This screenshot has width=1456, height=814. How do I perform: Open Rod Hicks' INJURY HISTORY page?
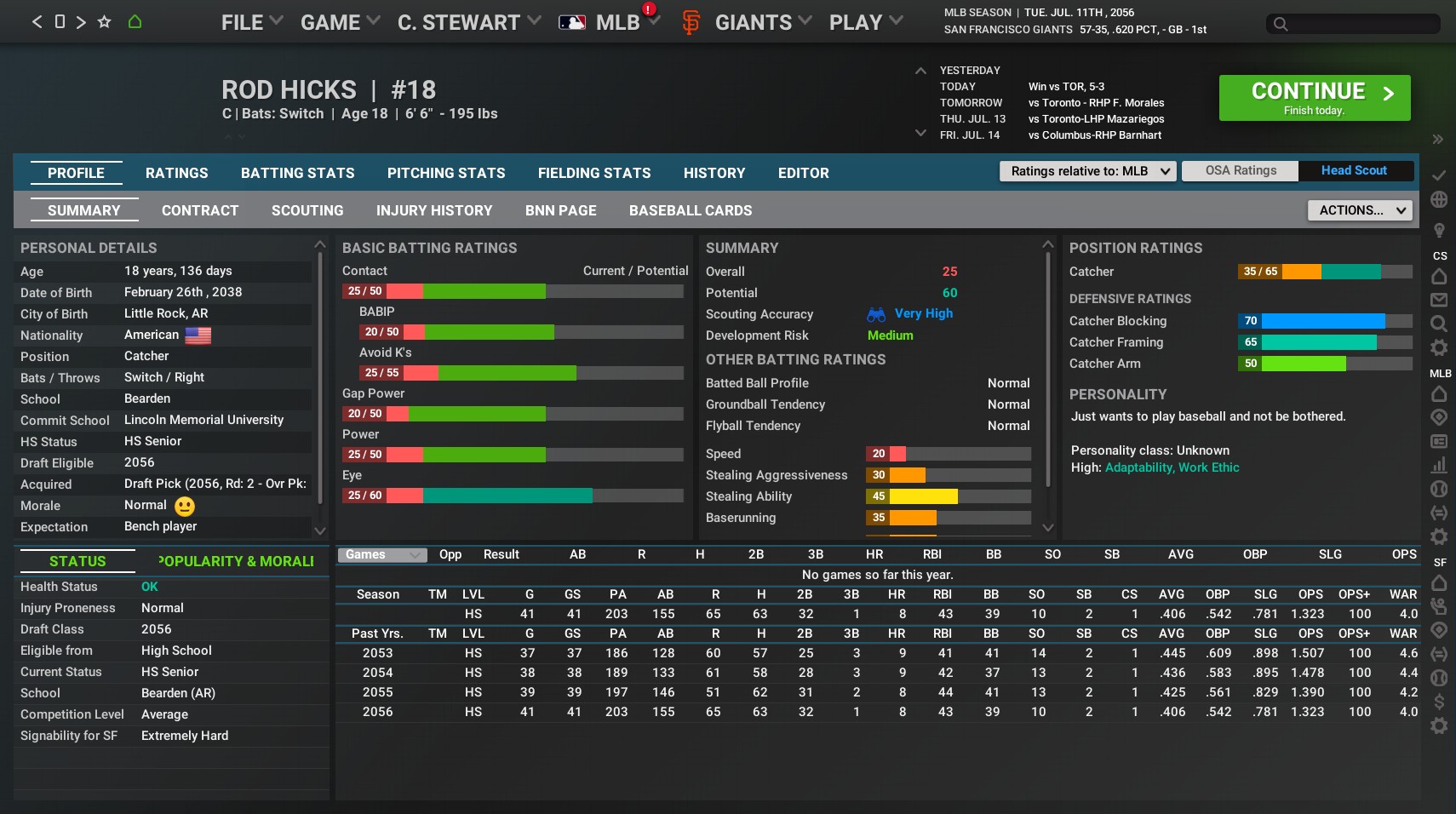point(434,210)
